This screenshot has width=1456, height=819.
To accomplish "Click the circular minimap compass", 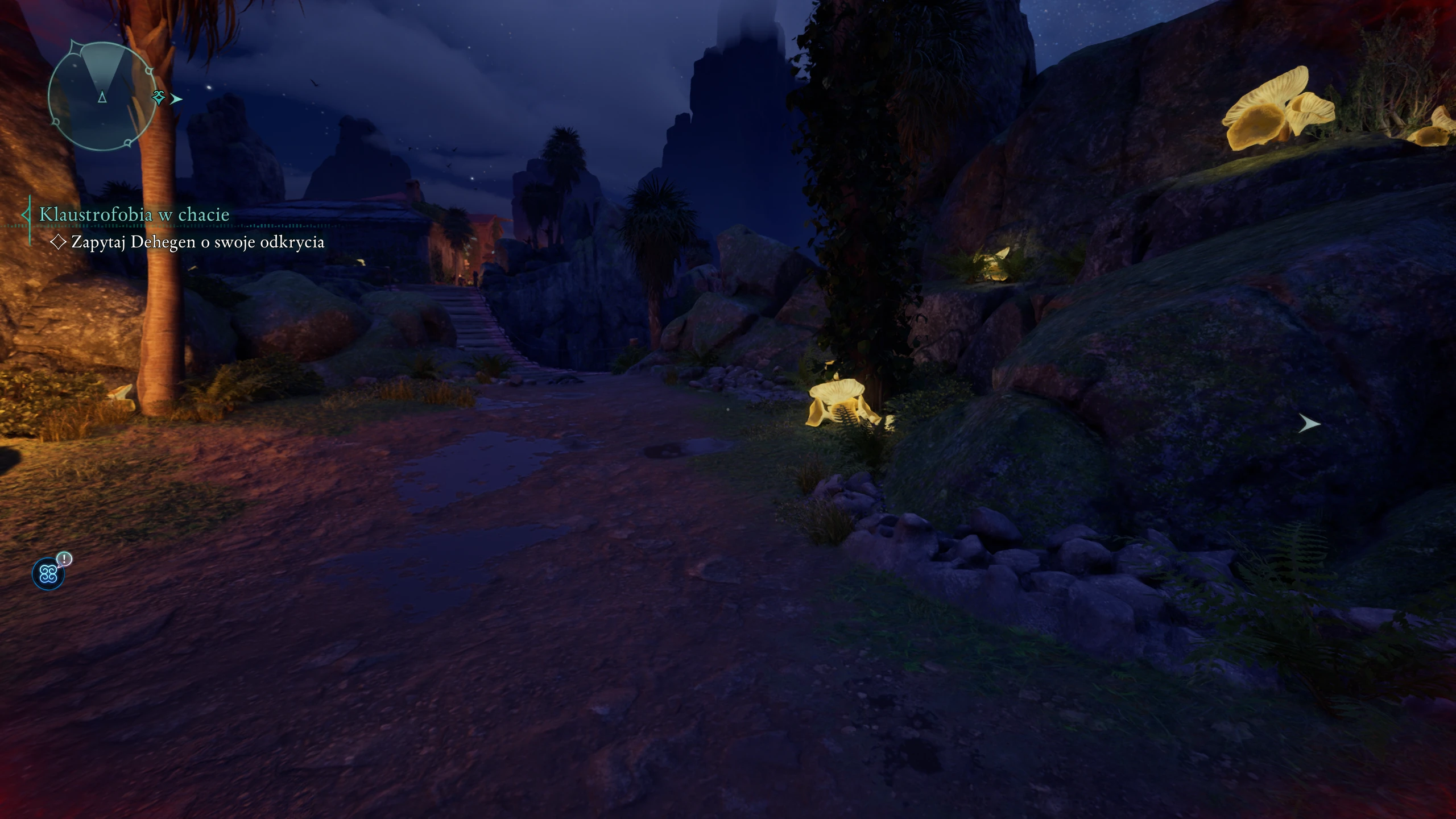I will 102,96.
